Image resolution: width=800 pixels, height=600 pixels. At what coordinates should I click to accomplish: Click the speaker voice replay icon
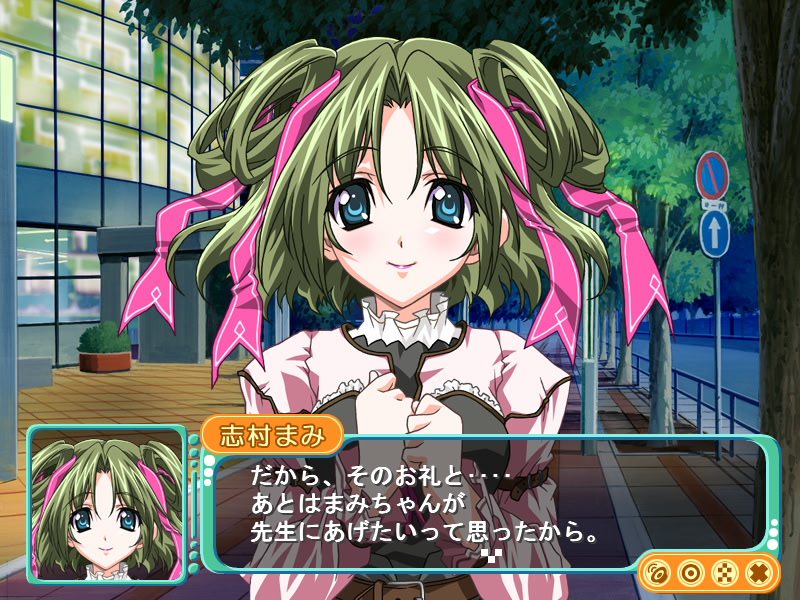coord(657,573)
